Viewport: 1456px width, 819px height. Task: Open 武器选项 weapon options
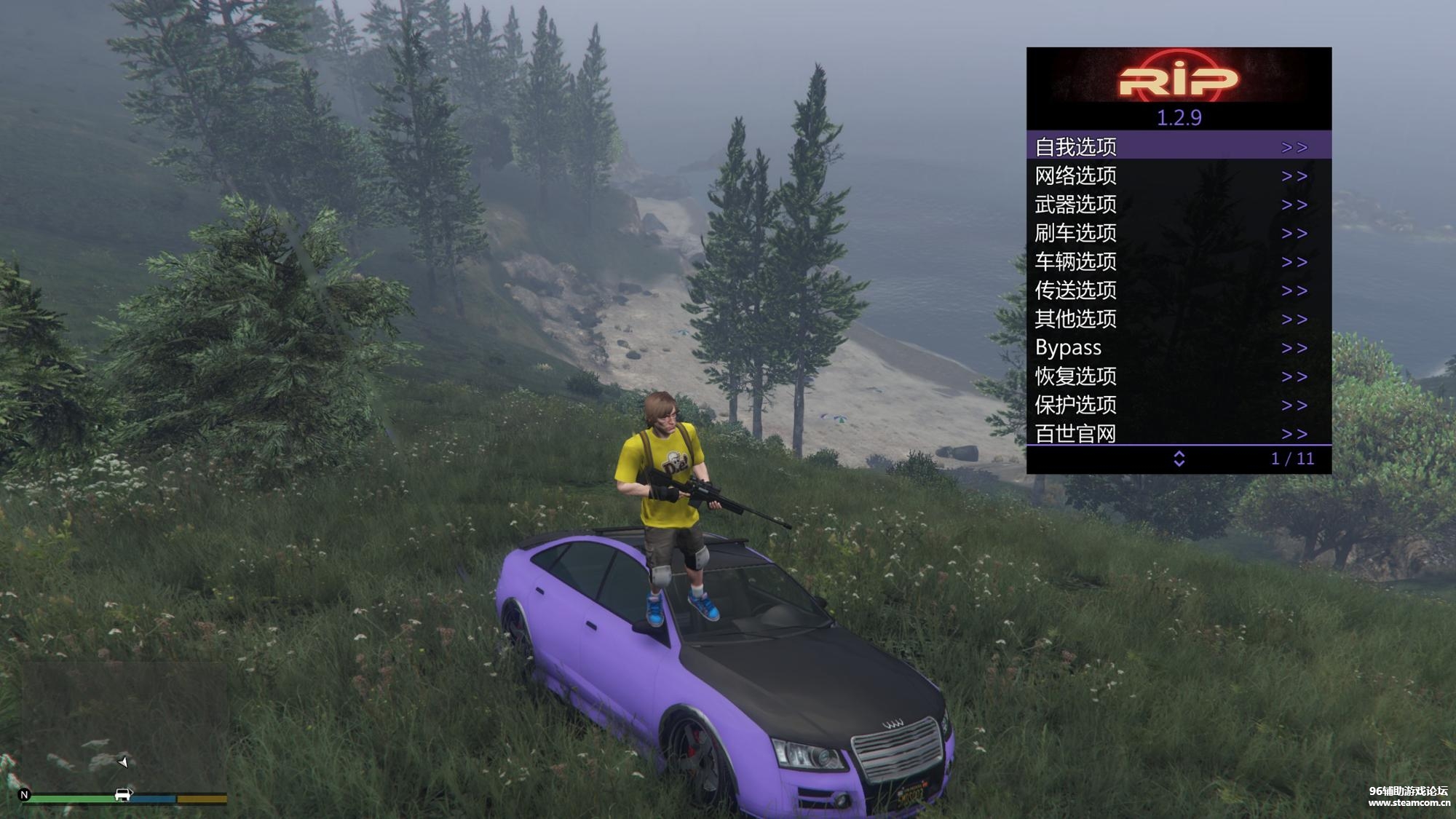pyautogui.click(x=1178, y=205)
